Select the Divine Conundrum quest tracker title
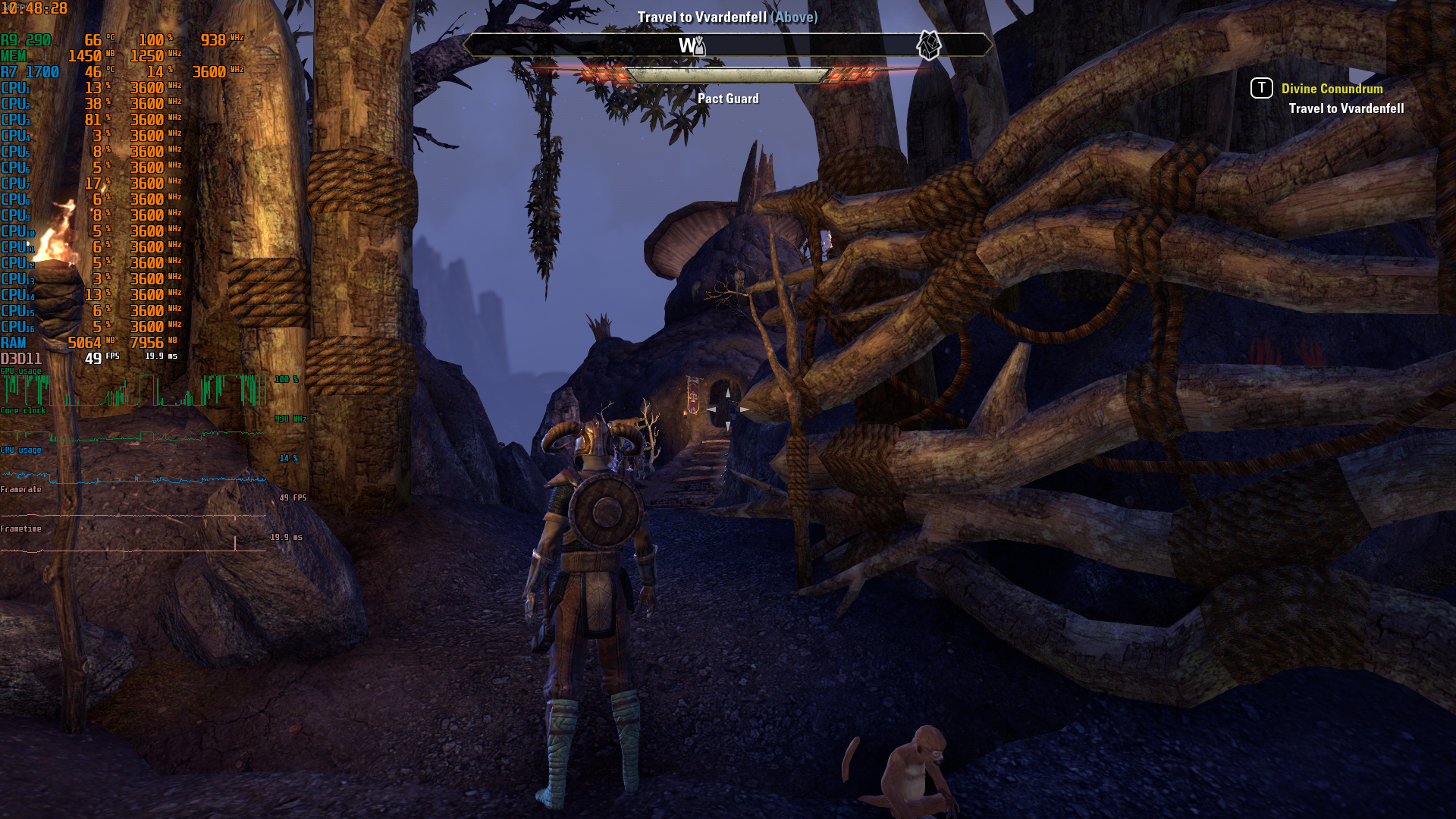 [x=1332, y=89]
